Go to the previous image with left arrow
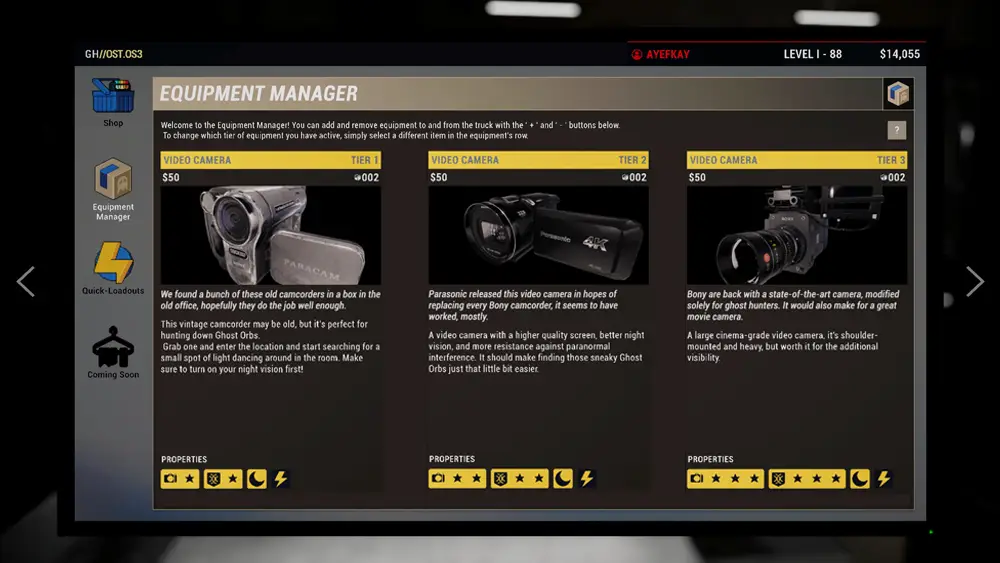 coord(26,282)
